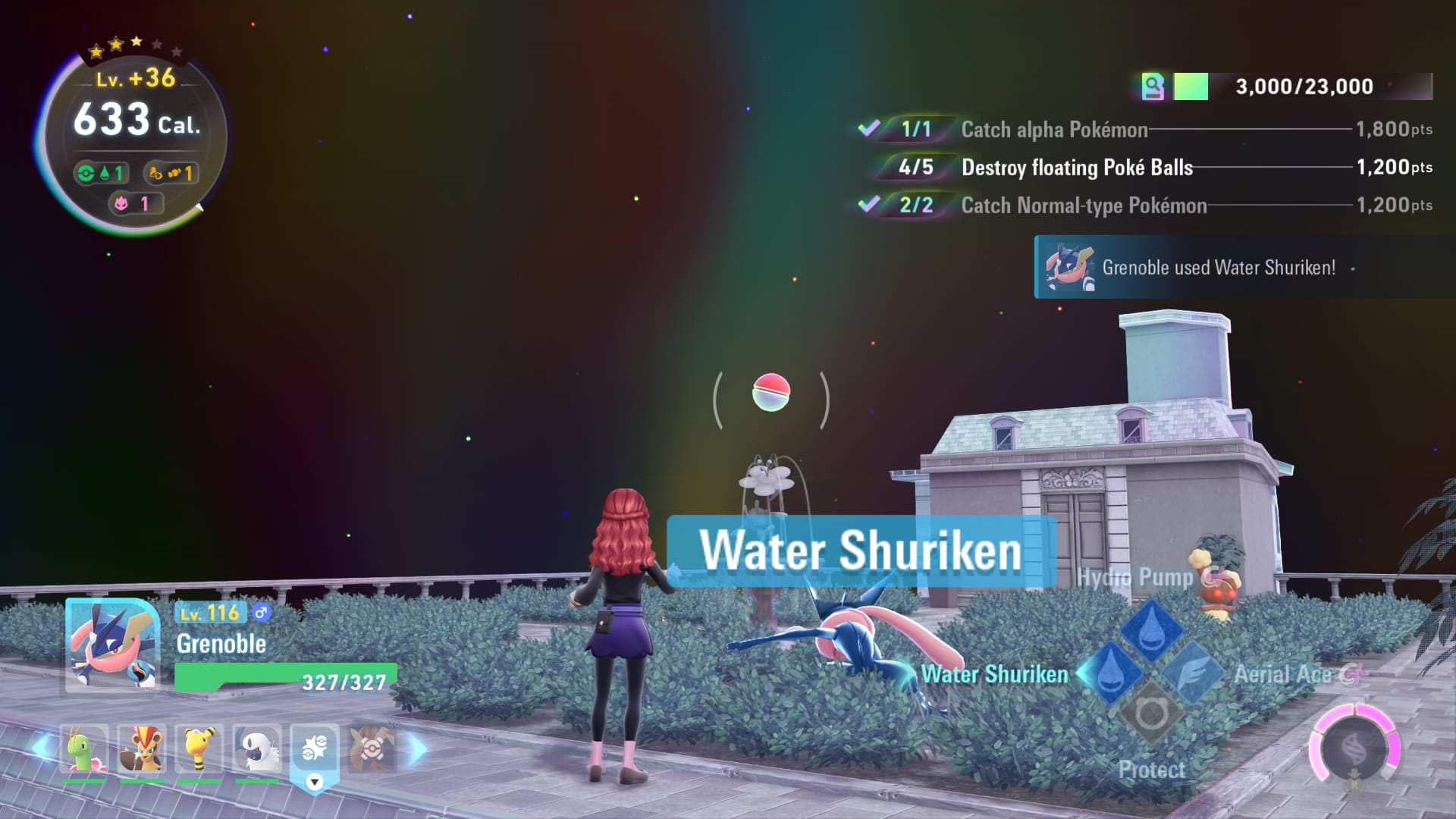Click the party bar's right arrow
This screenshot has width=1456, height=819.
(418, 748)
